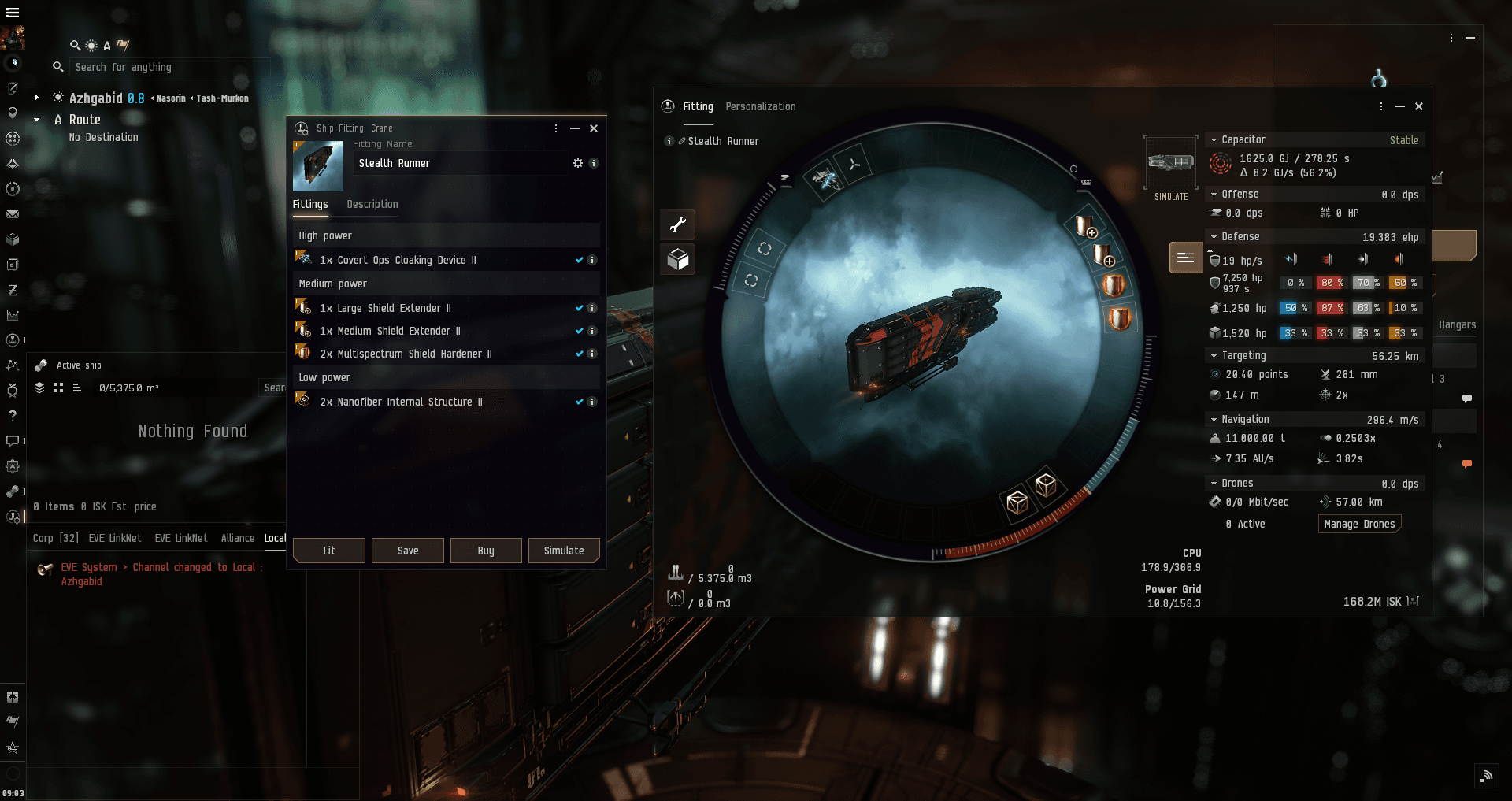Open the wrench equipment mode button

coord(678,225)
